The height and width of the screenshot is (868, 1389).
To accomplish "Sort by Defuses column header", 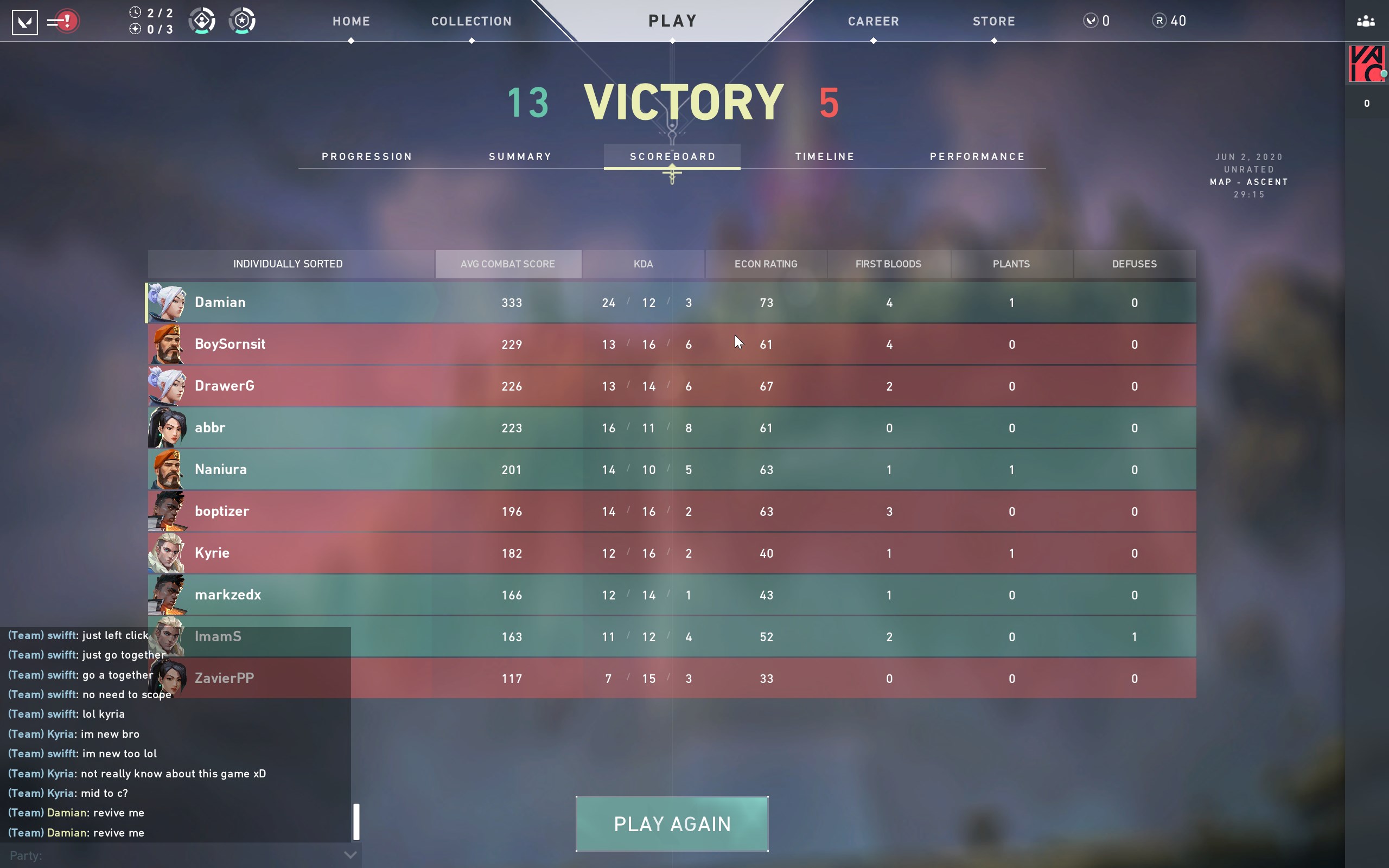I will tap(1133, 264).
